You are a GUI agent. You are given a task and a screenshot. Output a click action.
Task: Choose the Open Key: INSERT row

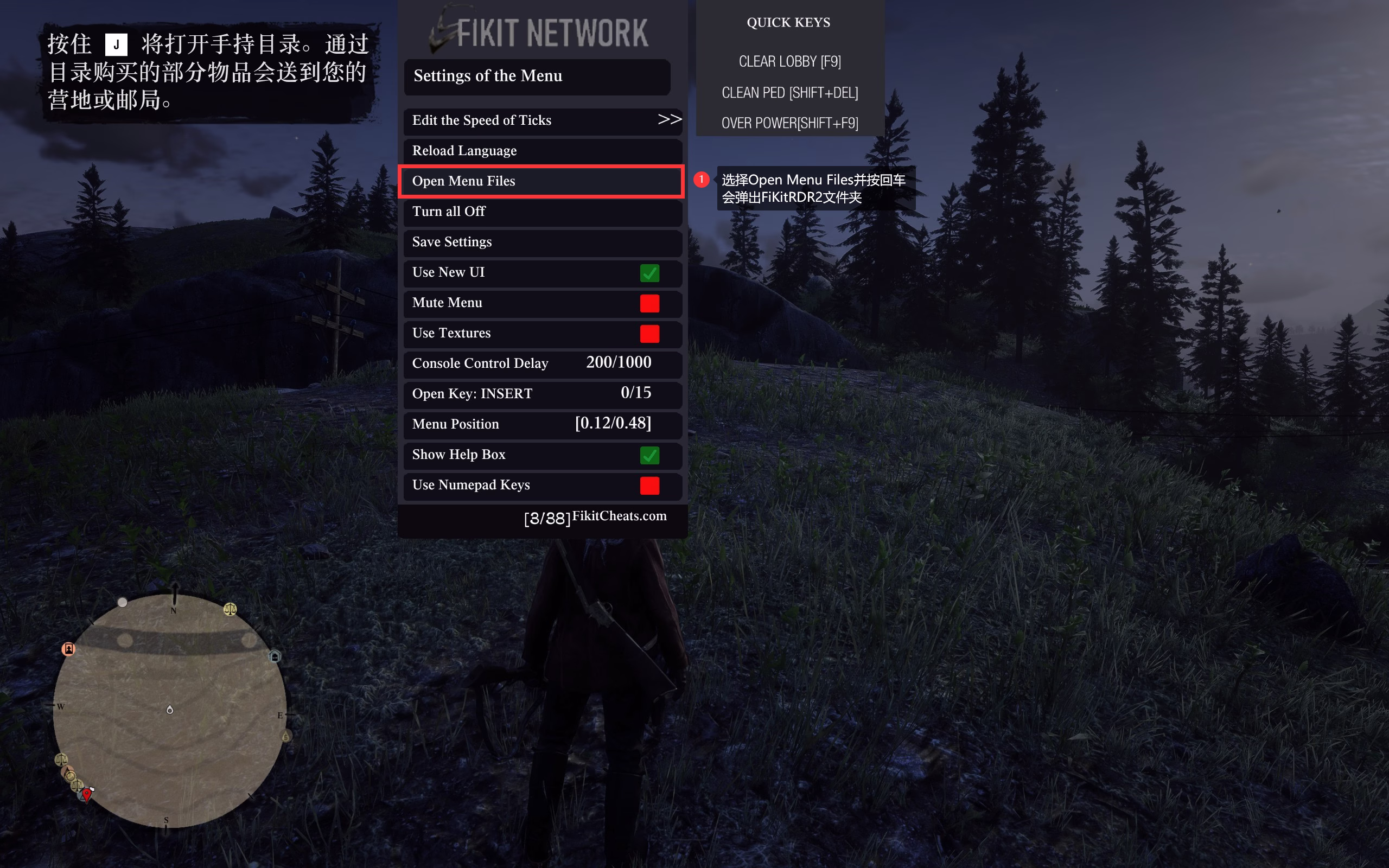pyautogui.click(x=543, y=394)
